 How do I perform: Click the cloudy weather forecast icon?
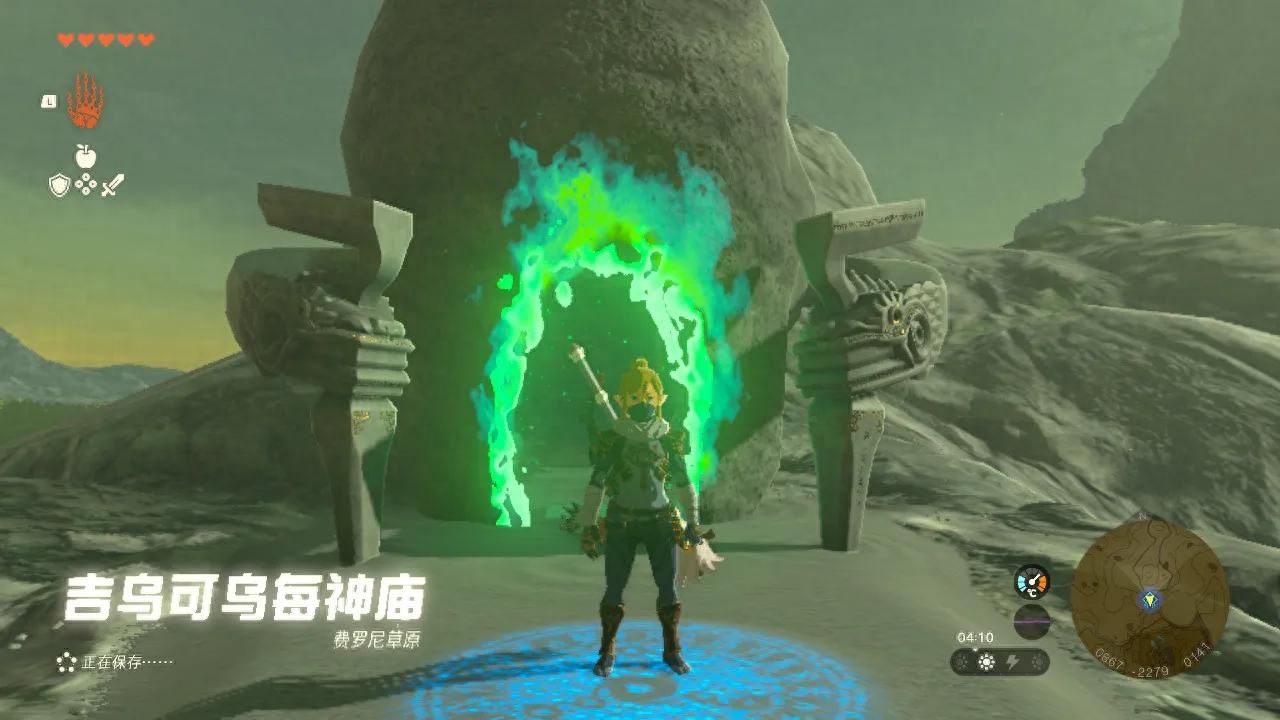click(961, 661)
